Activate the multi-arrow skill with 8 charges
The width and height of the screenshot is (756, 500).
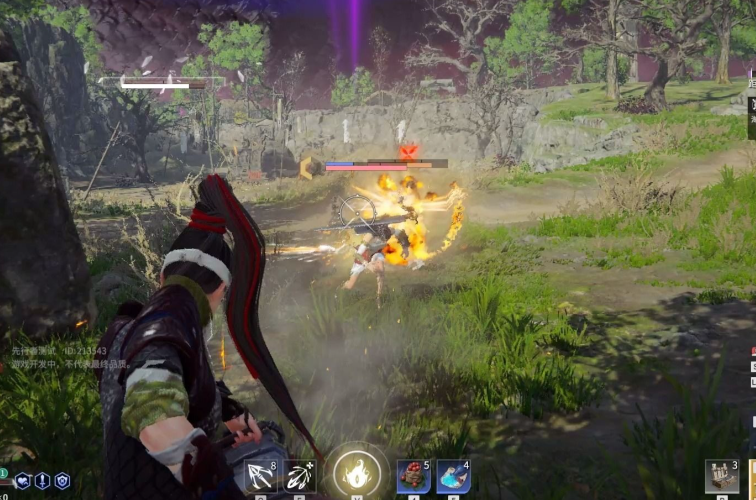[x=260, y=475]
